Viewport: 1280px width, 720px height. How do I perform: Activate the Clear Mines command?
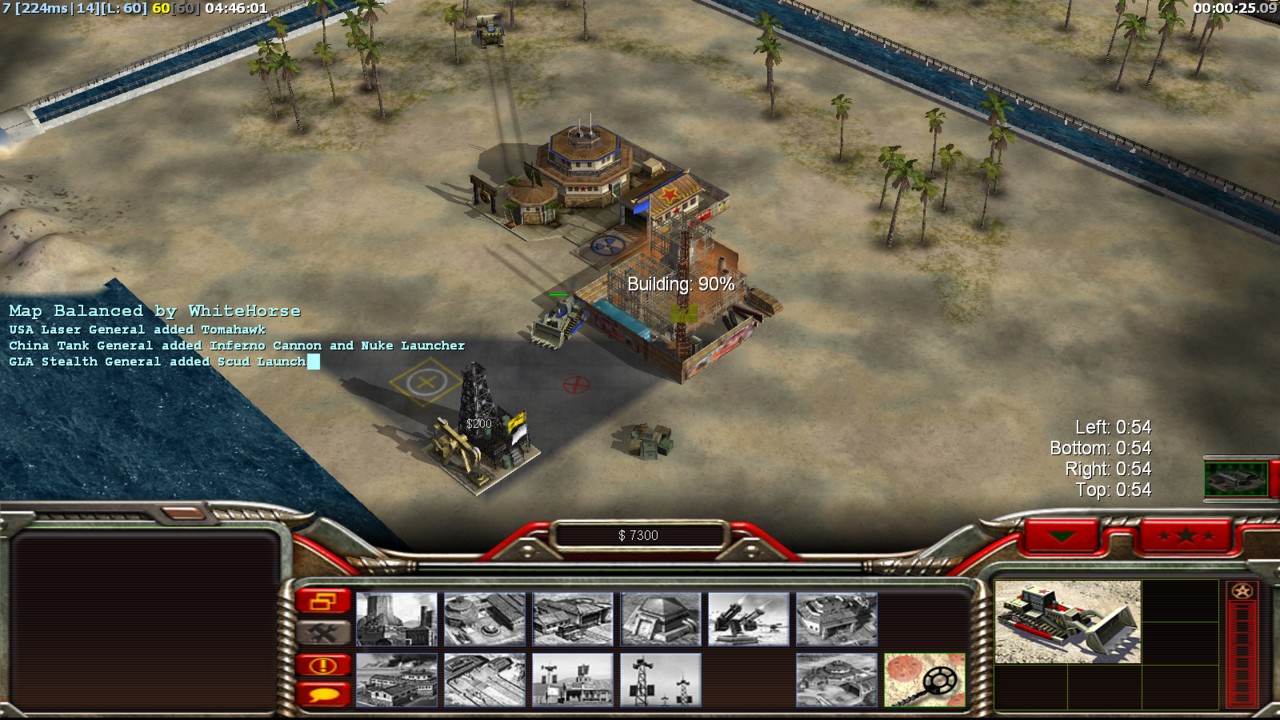pyautogui.click(x=925, y=680)
